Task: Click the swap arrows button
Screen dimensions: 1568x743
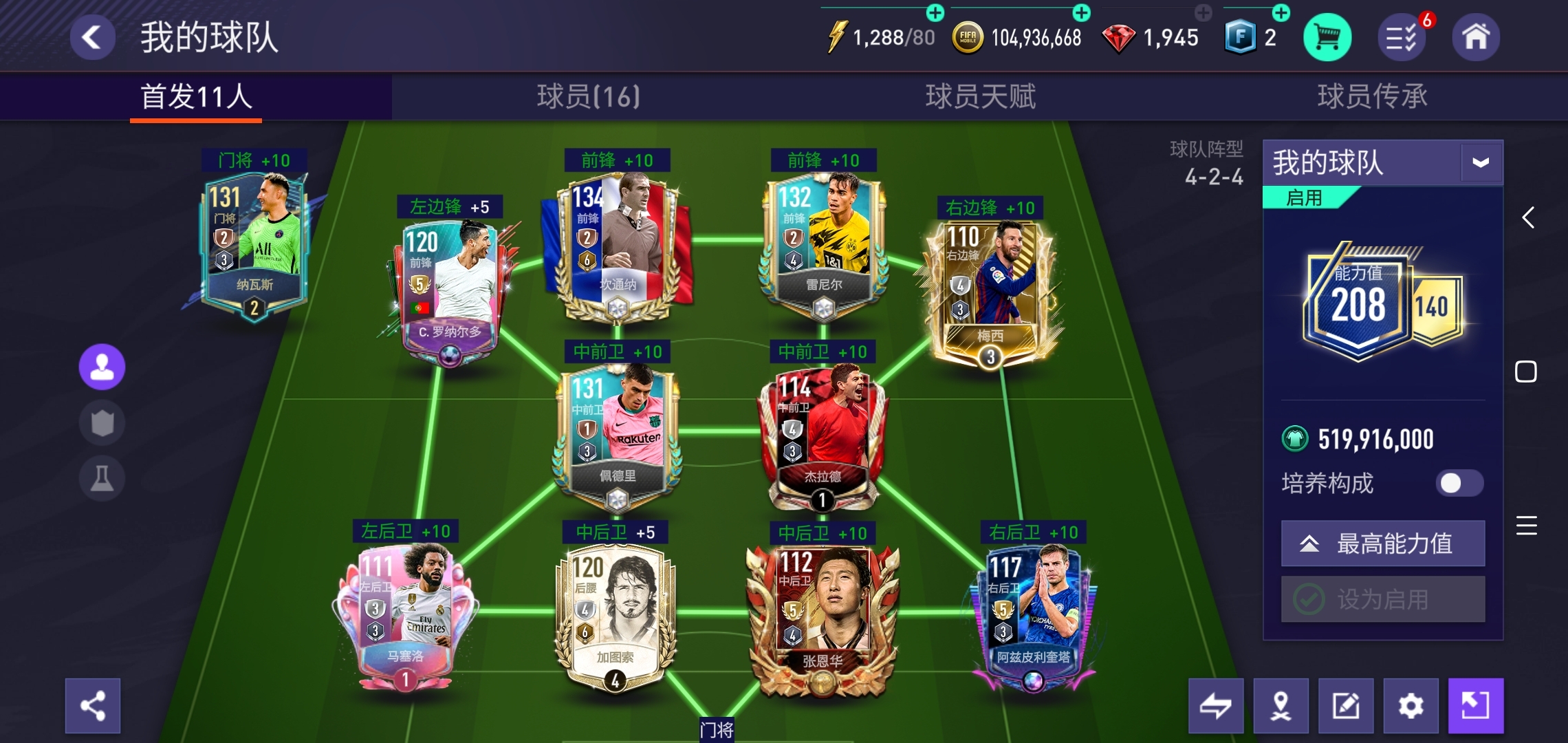Action: (1216, 706)
